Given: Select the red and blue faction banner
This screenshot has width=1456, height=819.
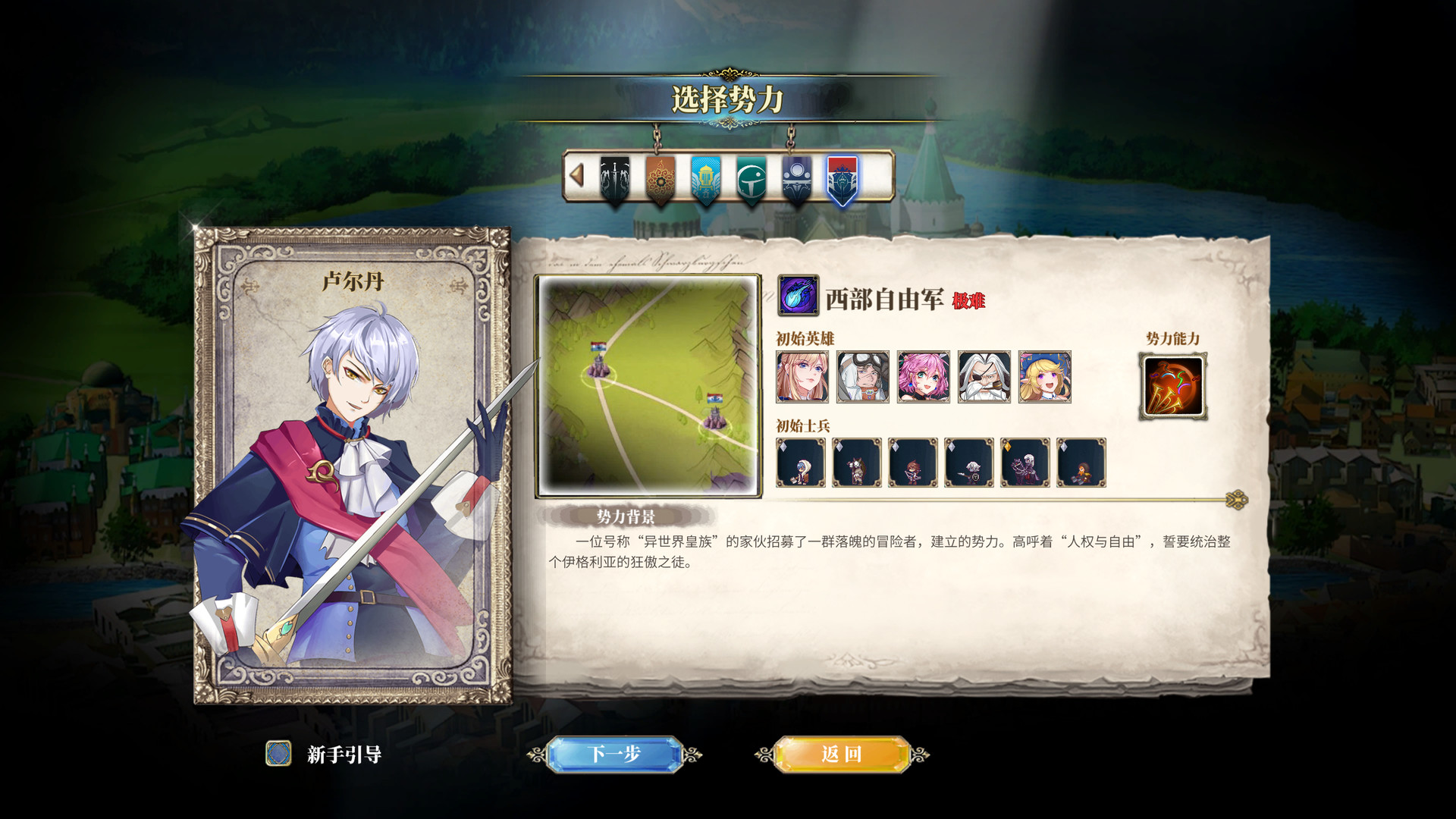Looking at the screenshot, I should (x=843, y=180).
